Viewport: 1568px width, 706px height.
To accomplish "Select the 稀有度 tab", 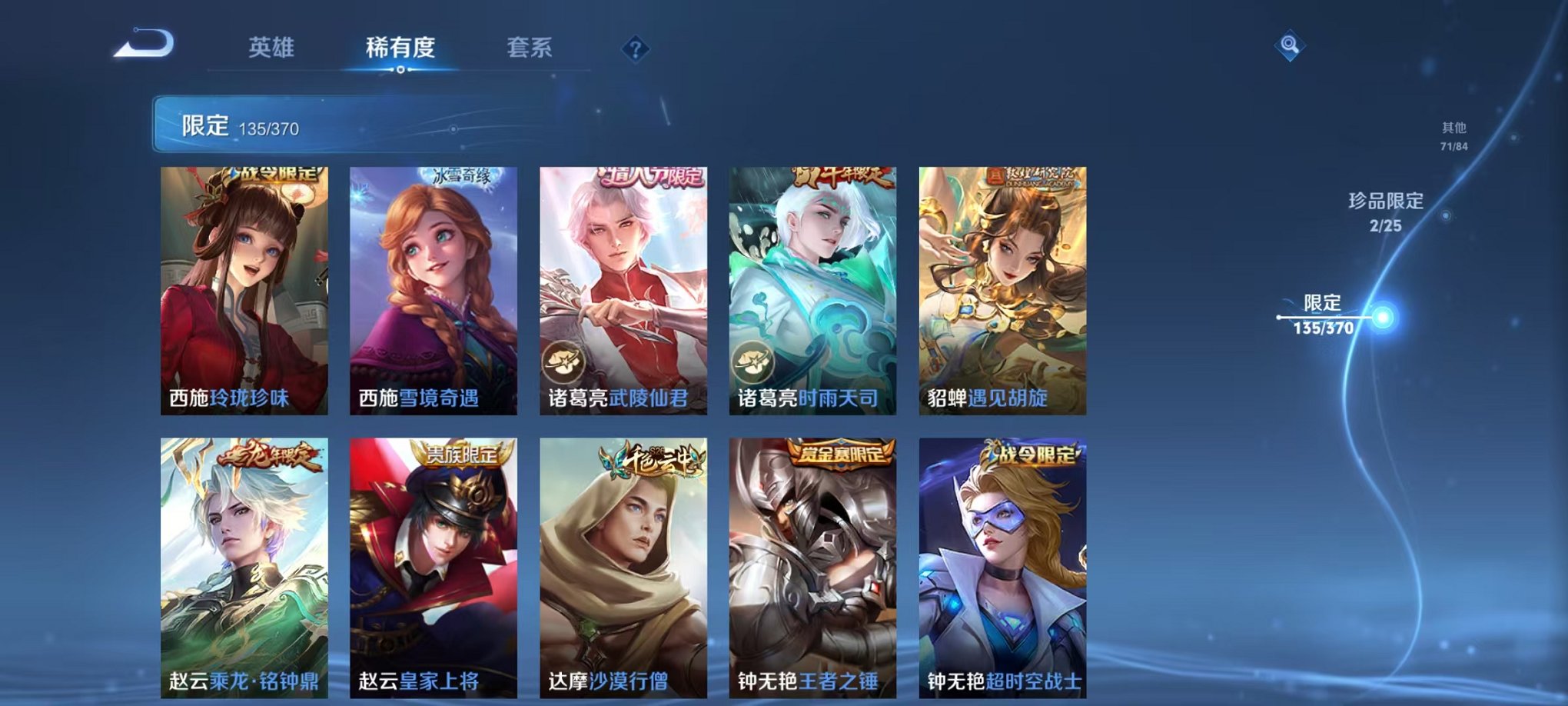I will point(400,48).
